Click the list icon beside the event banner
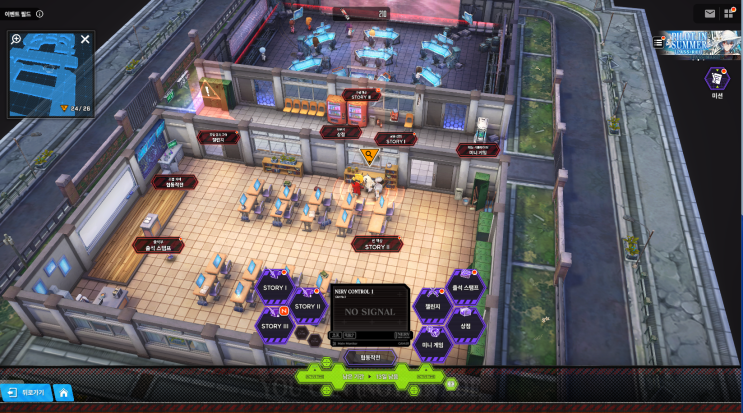 click(x=658, y=42)
